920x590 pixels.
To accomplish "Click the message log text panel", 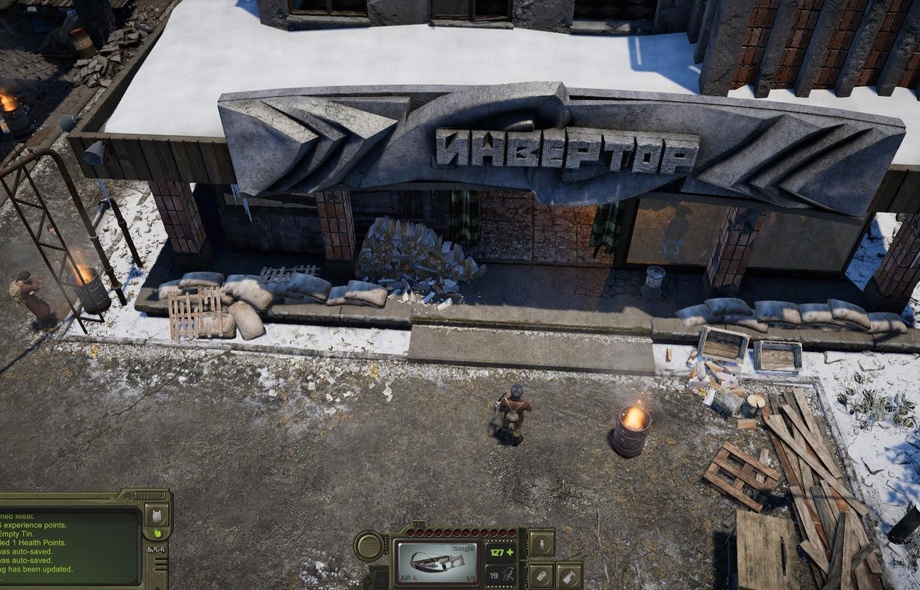I will (x=68, y=546).
